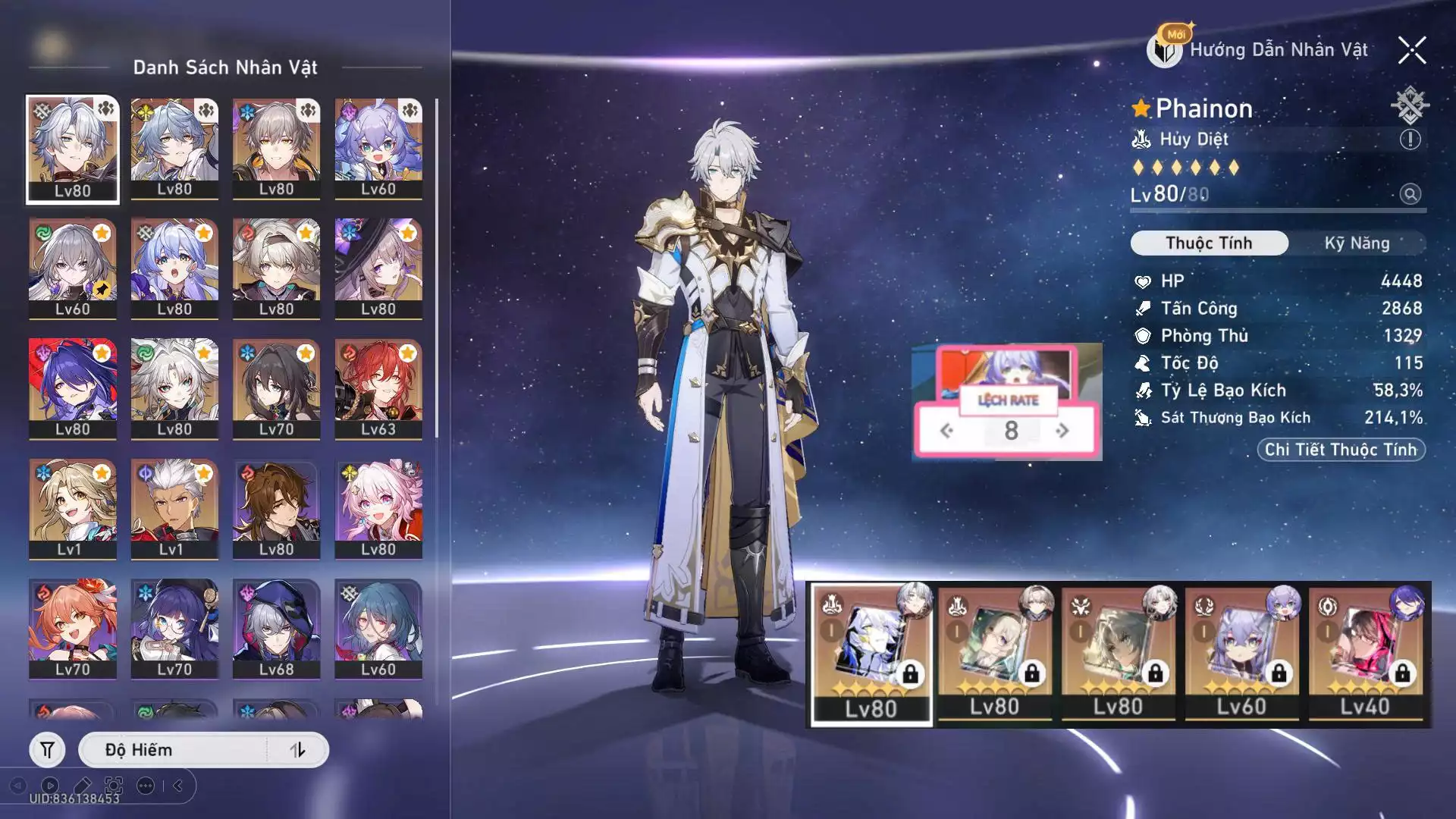Select the Lv40 light cone card
This screenshot has width=1456, height=819.
coord(1365,654)
